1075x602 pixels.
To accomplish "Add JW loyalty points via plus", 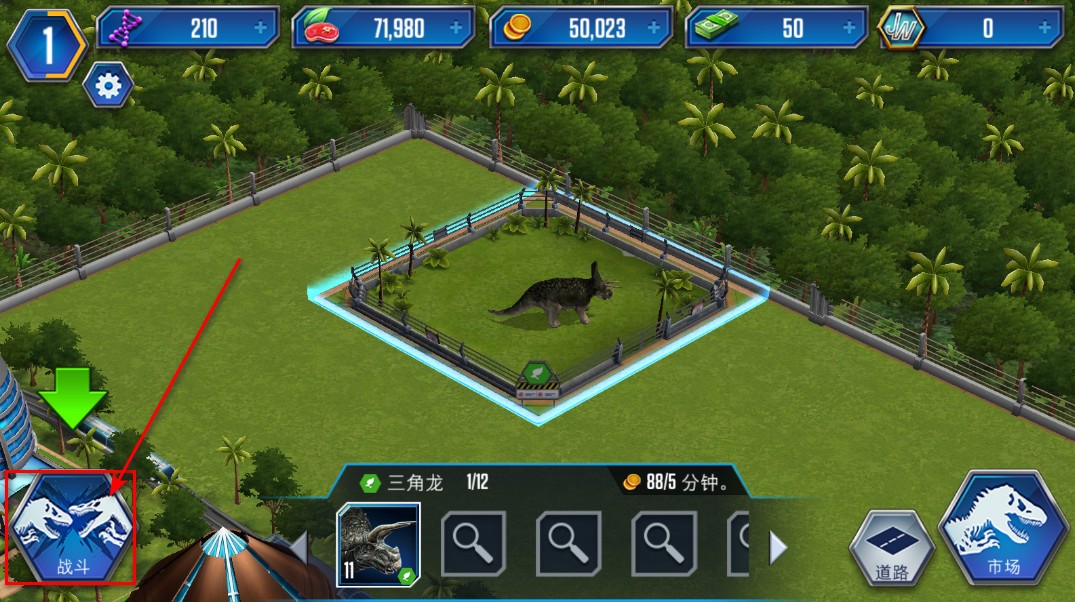I will click(x=1045, y=29).
